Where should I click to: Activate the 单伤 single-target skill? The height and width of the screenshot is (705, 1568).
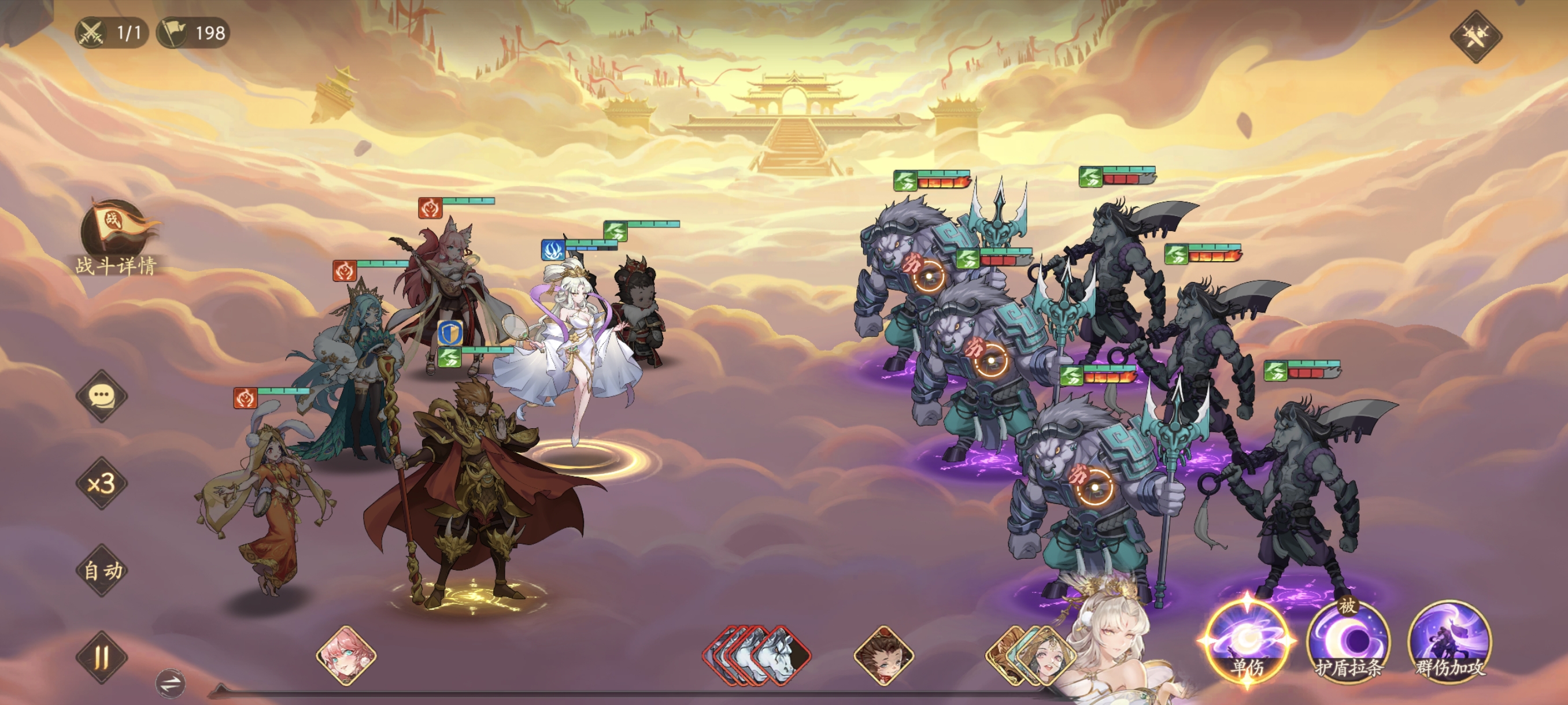[1247, 642]
